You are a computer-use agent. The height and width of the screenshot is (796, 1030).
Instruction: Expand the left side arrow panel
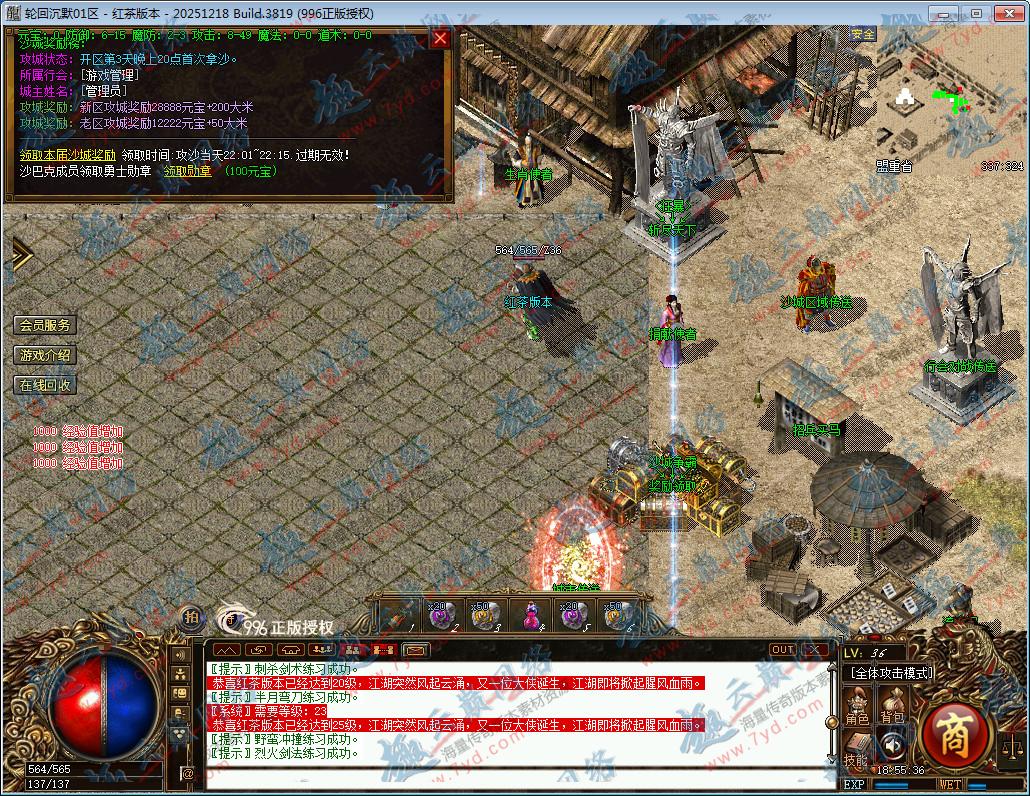[20, 254]
